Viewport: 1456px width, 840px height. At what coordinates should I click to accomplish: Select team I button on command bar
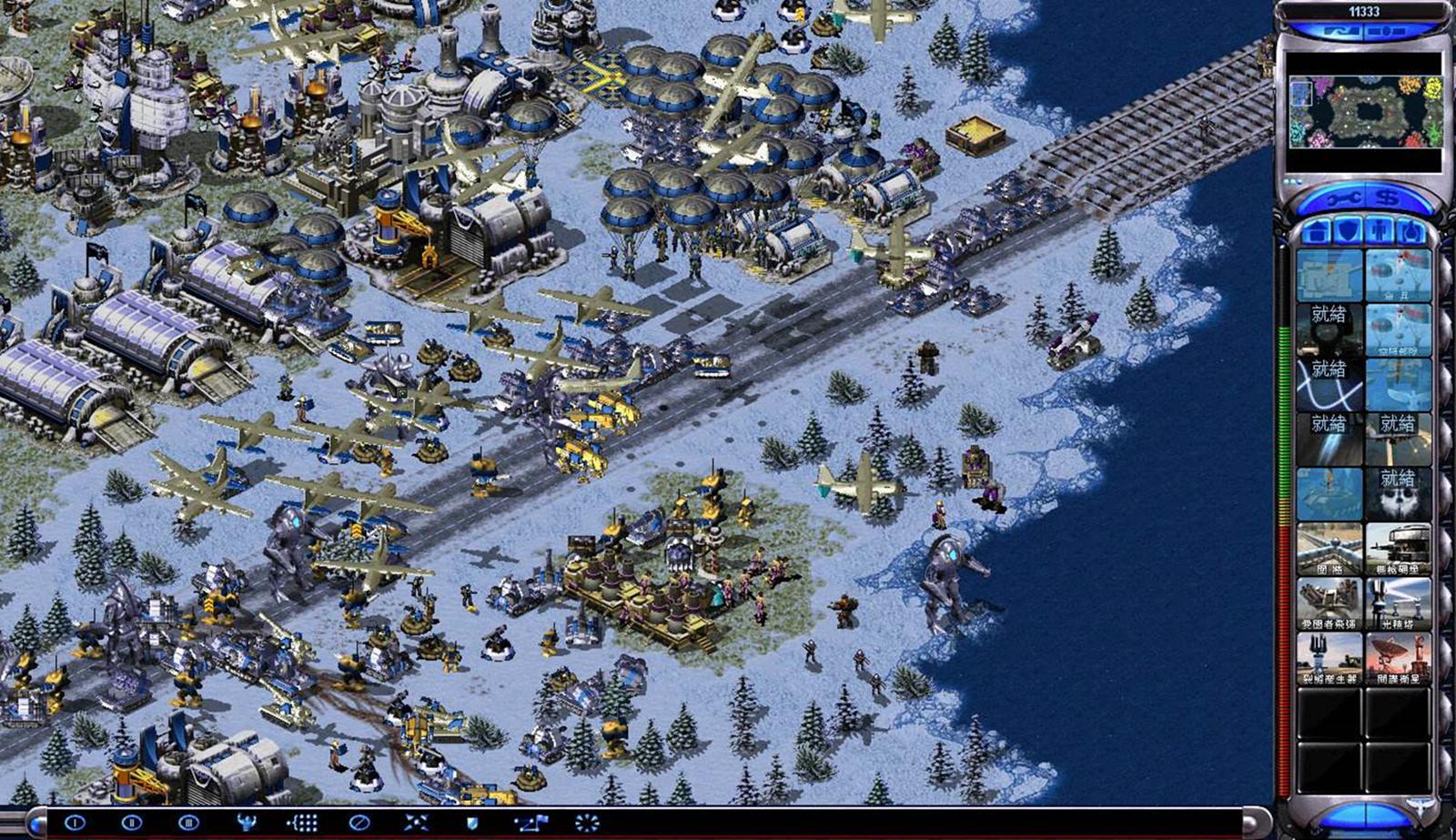(x=75, y=823)
